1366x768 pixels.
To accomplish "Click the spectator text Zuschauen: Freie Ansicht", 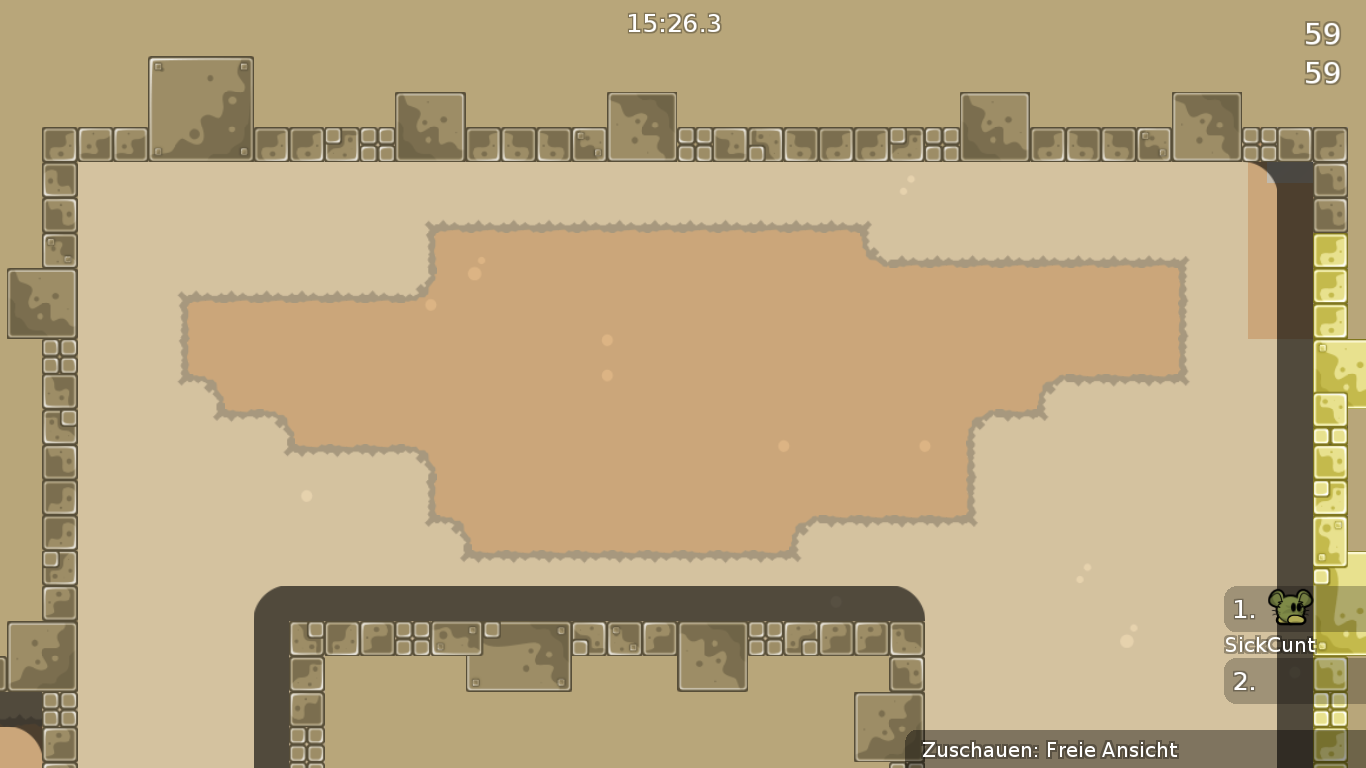I will 1050,749.
